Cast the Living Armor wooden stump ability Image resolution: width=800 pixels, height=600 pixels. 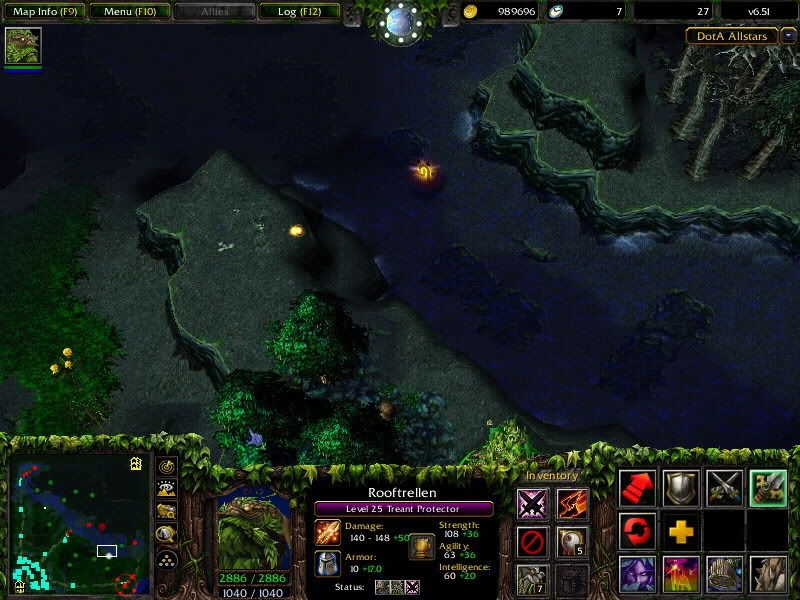click(724, 575)
